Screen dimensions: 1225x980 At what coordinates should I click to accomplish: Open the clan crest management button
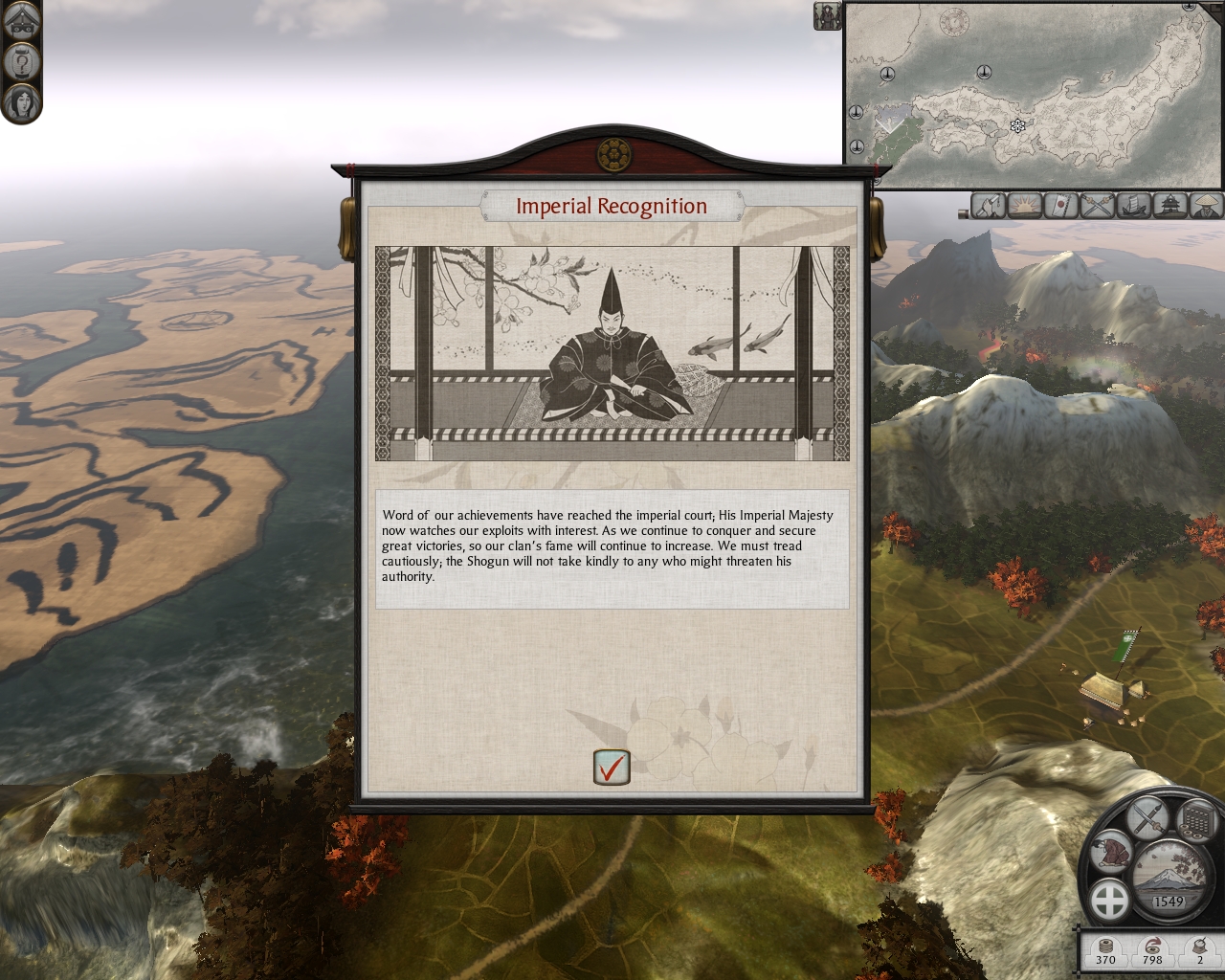coord(1110,901)
